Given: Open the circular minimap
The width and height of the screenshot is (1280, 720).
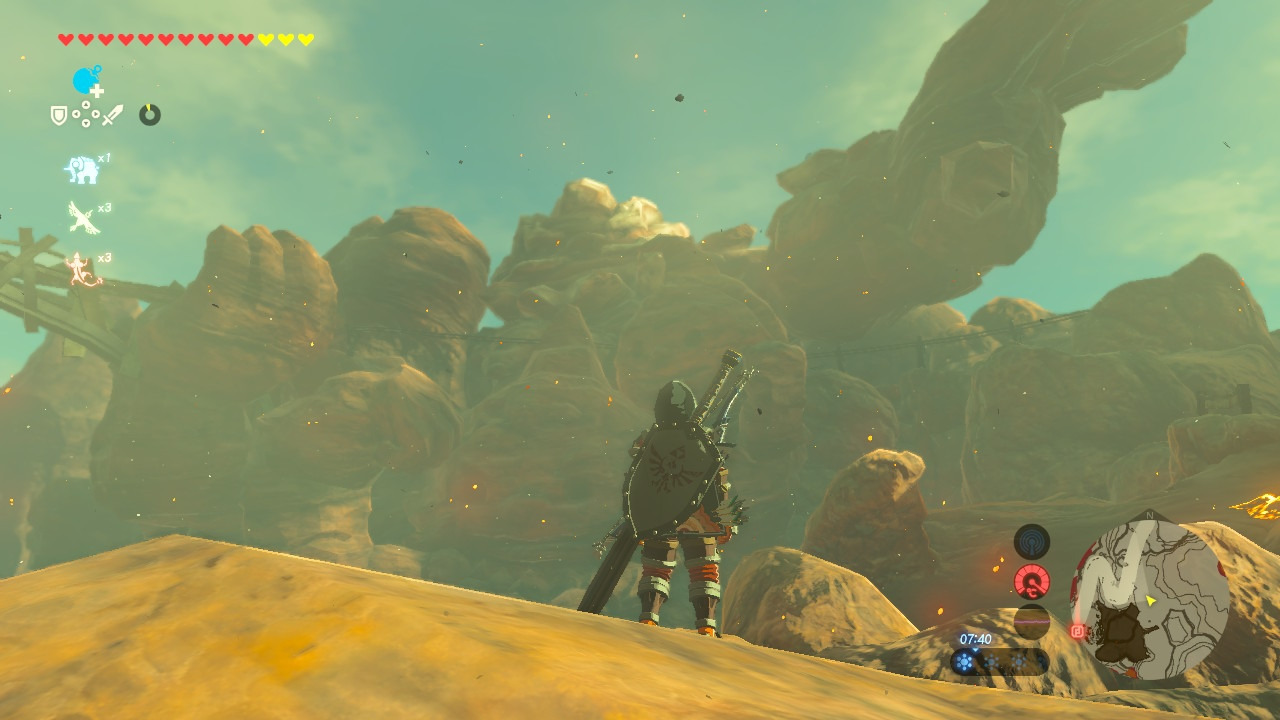Looking at the screenshot, I should point(1150,601).
